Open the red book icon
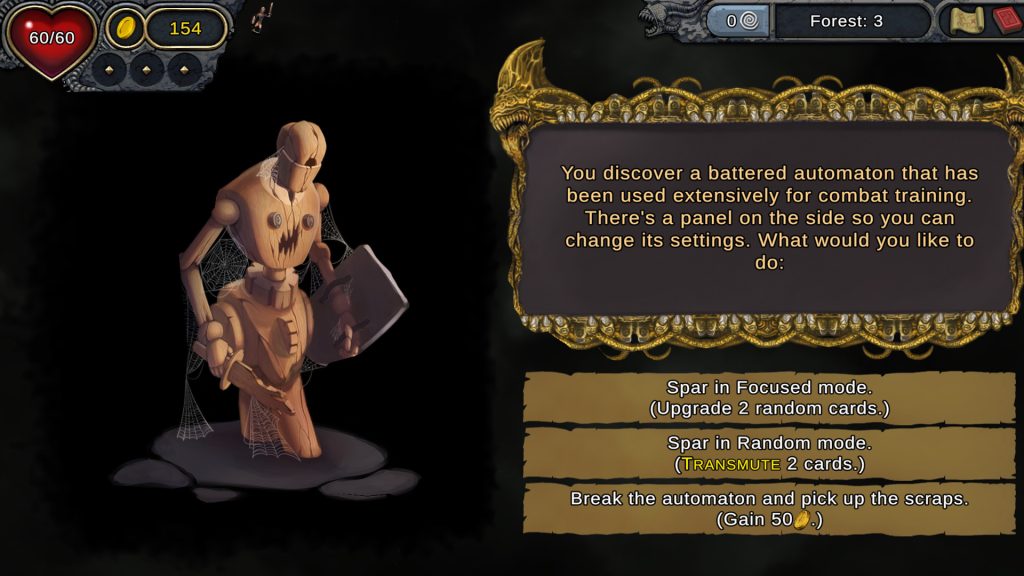Viewport: 1024px width, 576px height. 1005,21
